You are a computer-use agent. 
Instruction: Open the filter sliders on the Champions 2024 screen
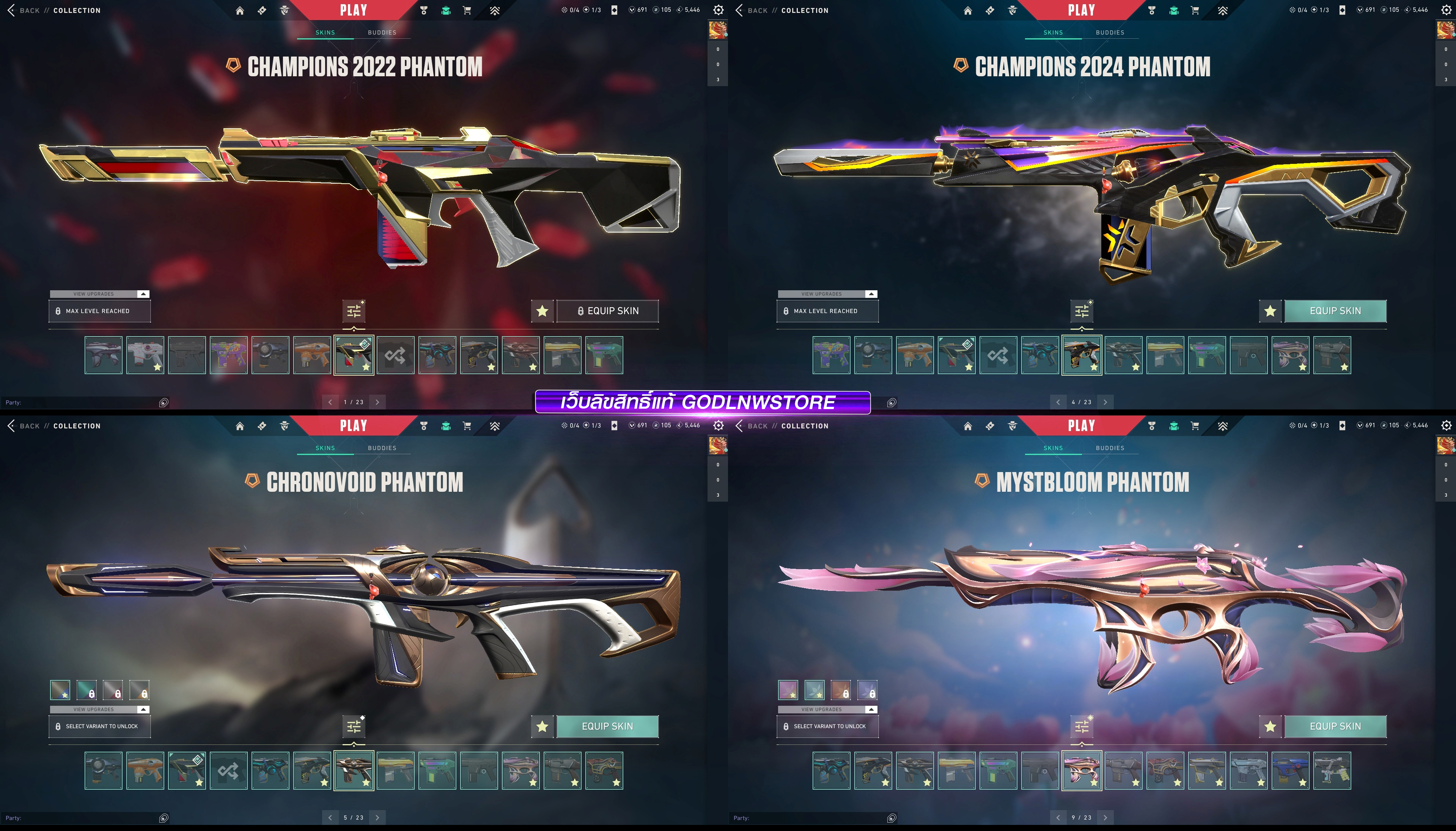click(1082, 311)
